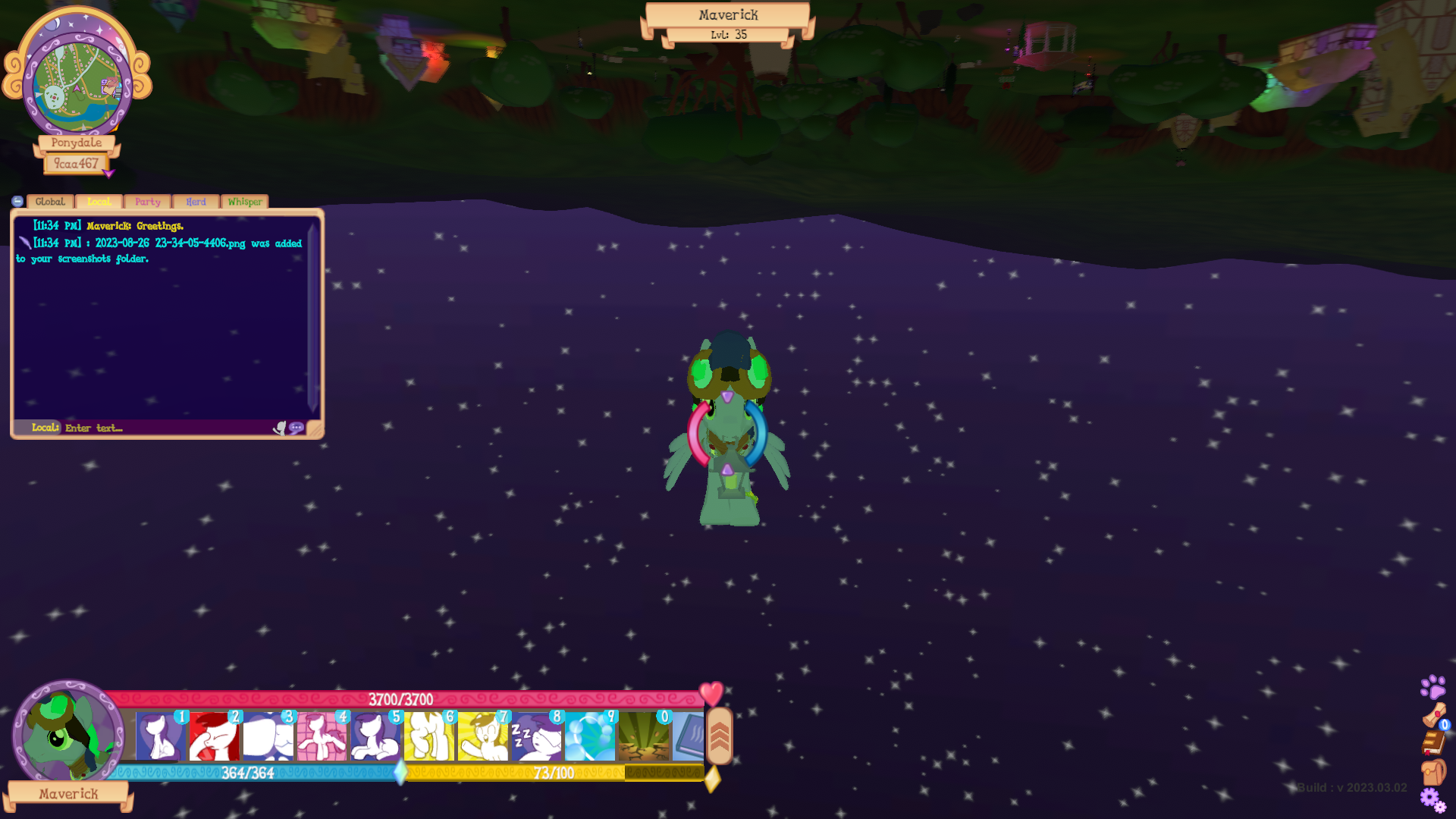Viewport: 1456px width, 819px height.
Task: Open the settings gears icon
Action: click(x=1432, y=799)
